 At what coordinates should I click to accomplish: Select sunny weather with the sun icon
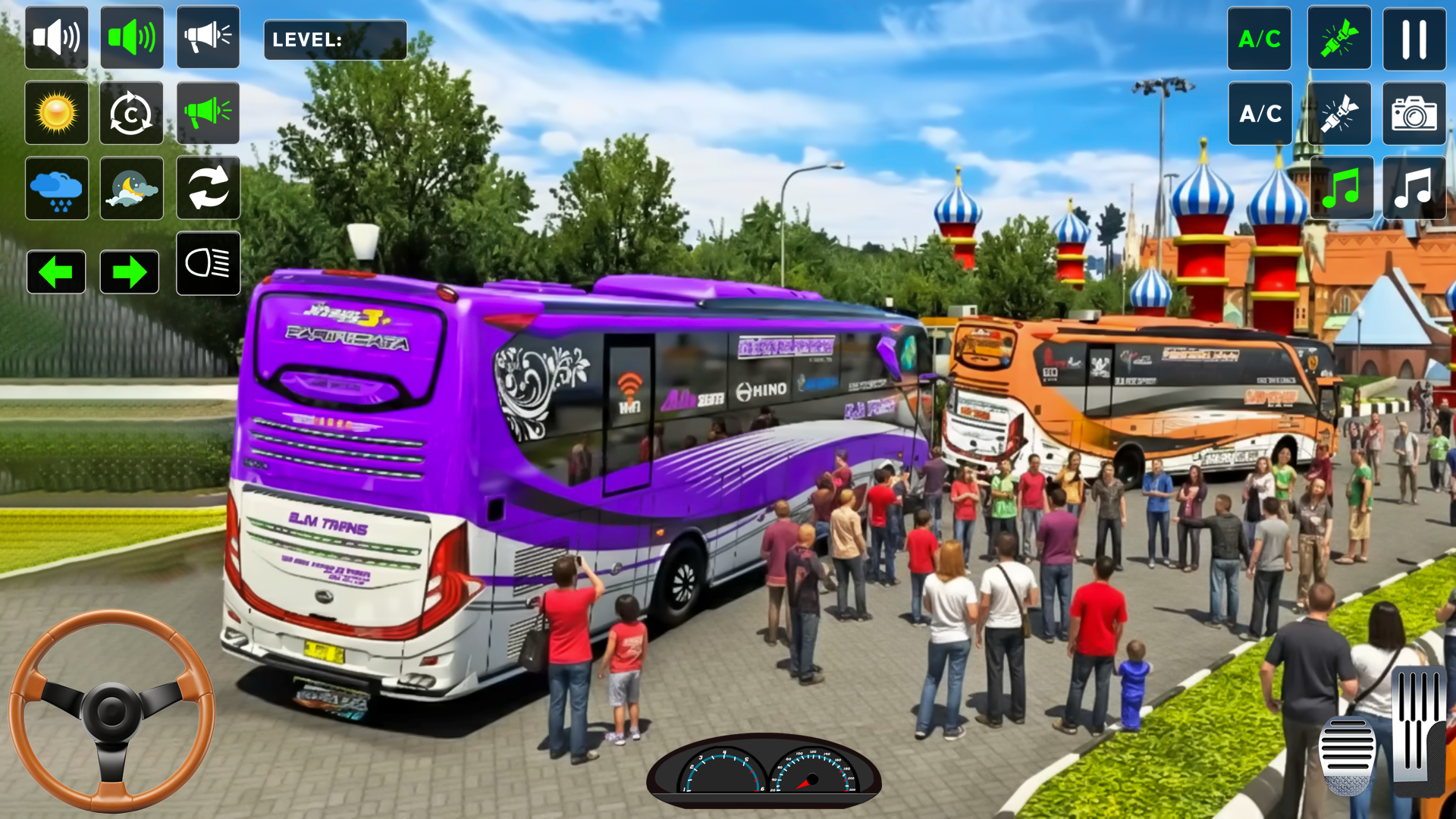pyautogui.click(x=56, y=112)
